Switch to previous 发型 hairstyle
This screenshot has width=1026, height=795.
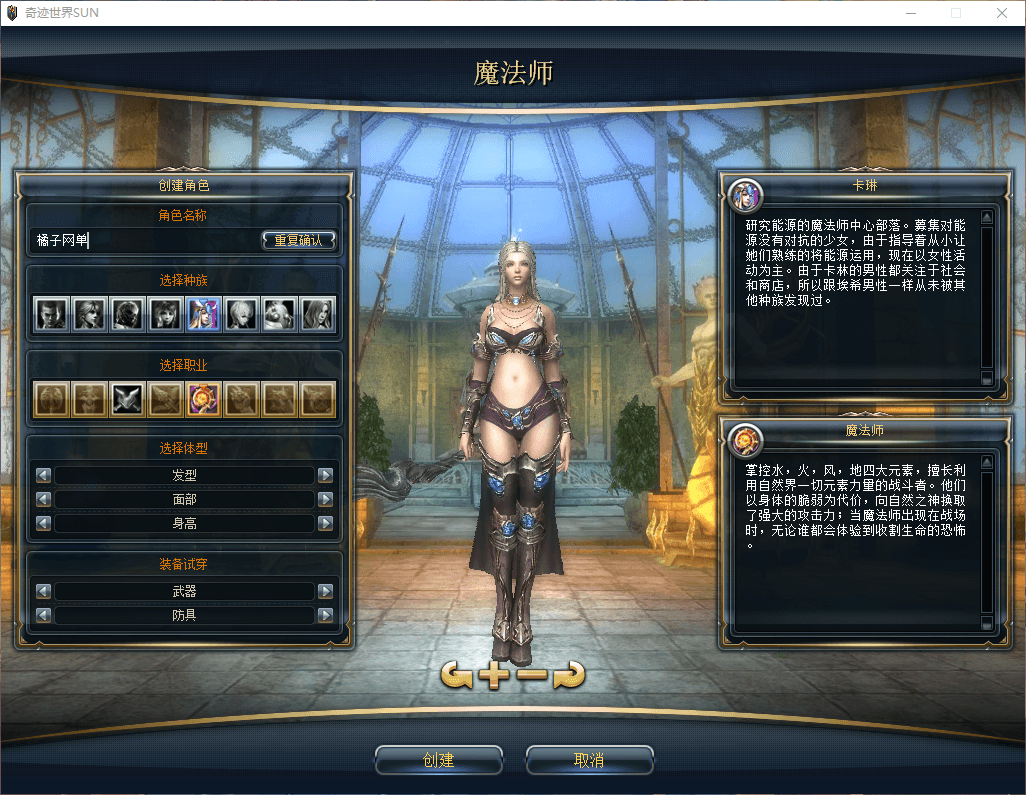43,476
